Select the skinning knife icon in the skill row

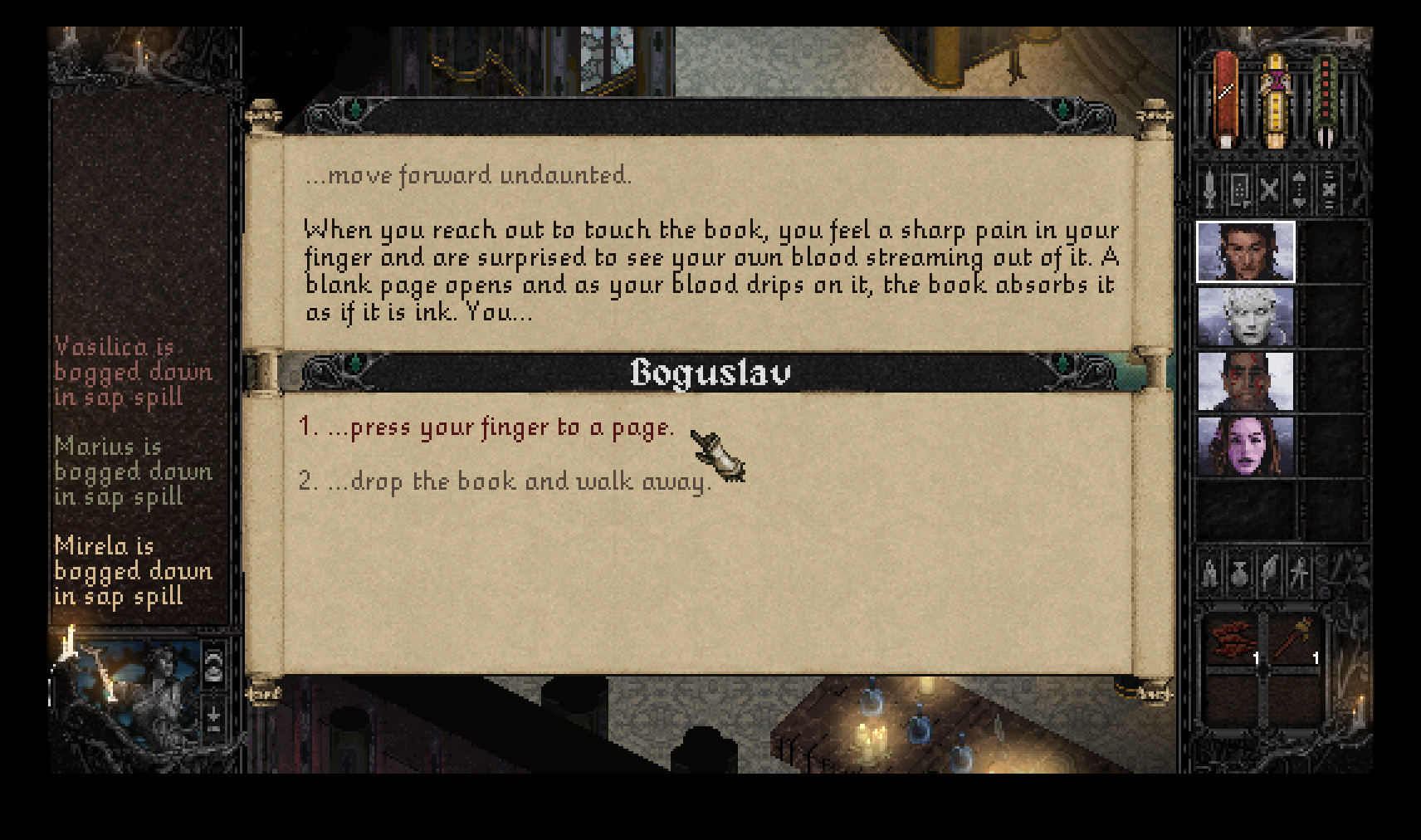1267,573
